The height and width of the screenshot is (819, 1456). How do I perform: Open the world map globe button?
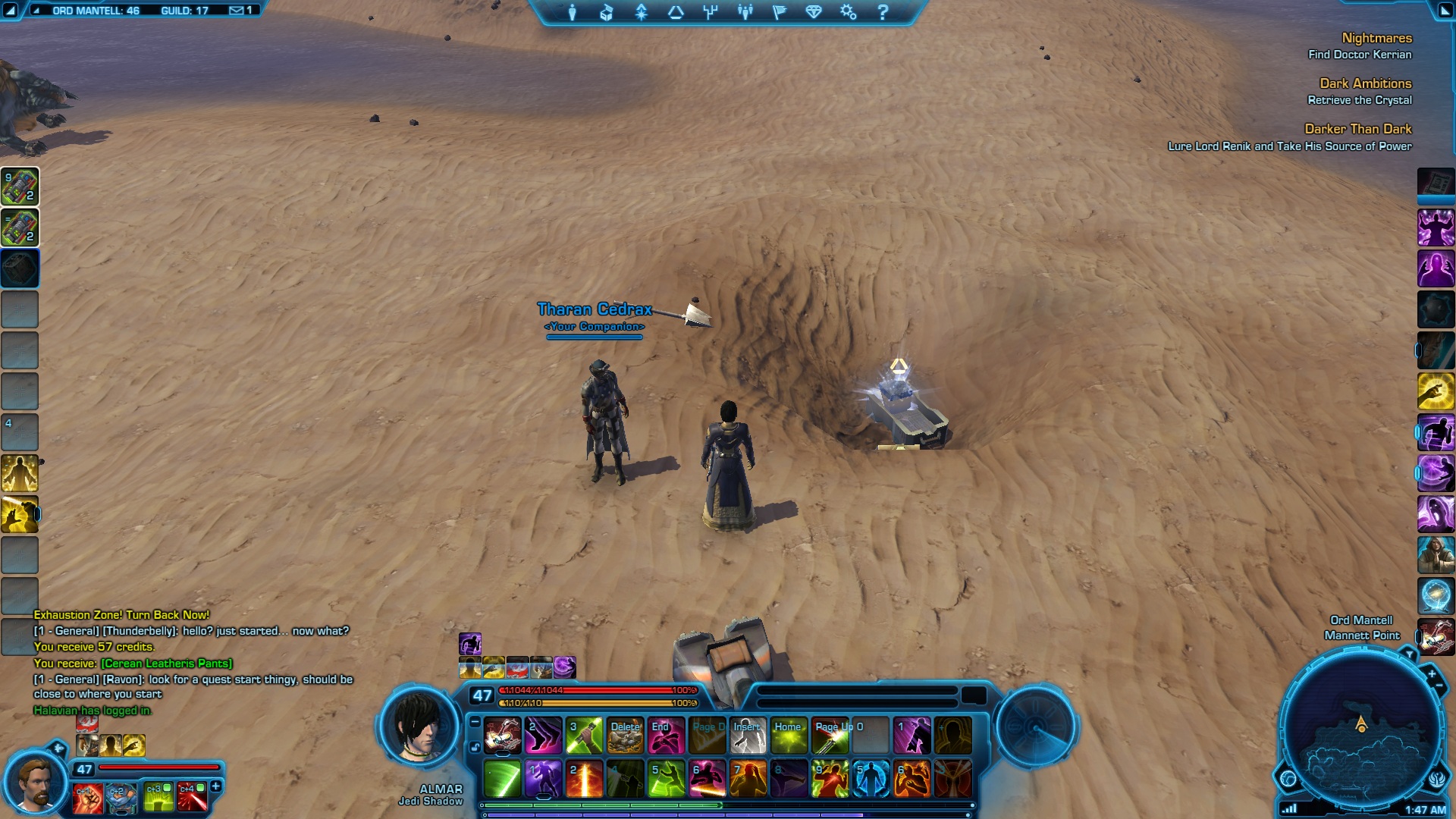[x=1288, y=778]
